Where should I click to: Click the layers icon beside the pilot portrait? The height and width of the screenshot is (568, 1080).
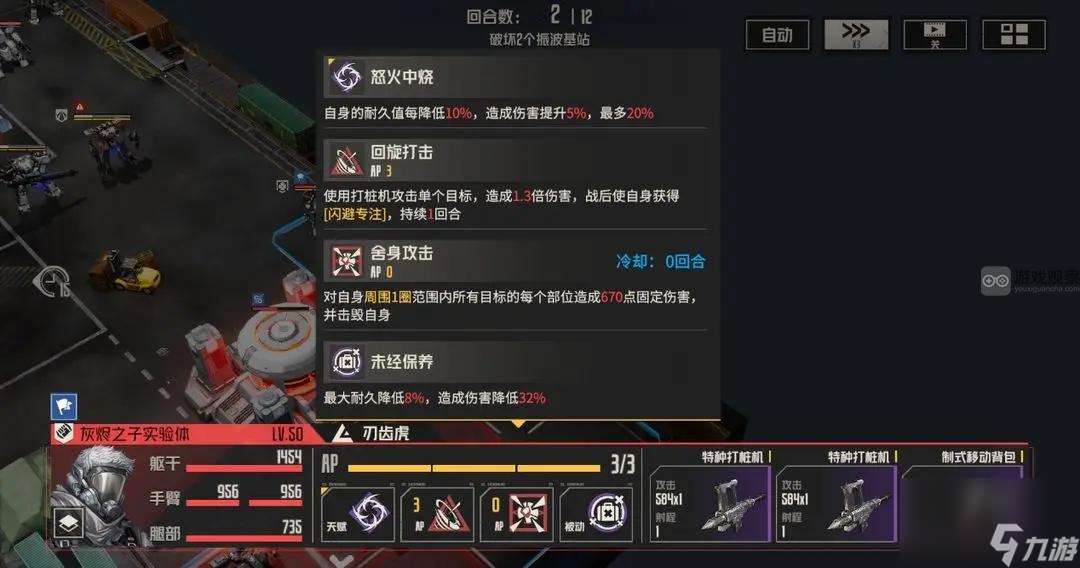tap(68, 522)
